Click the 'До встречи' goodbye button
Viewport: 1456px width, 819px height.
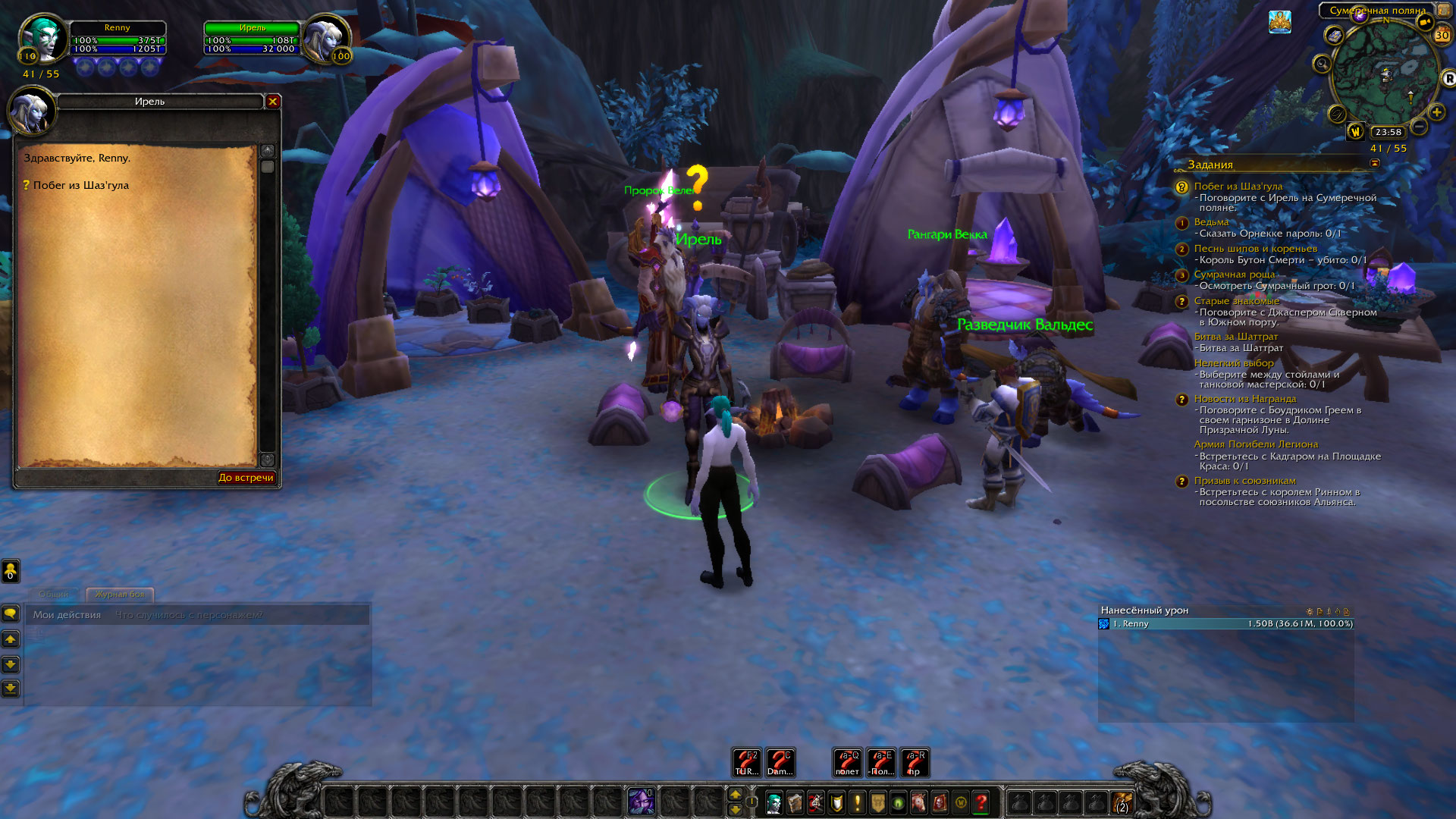(x=246, y=478)
